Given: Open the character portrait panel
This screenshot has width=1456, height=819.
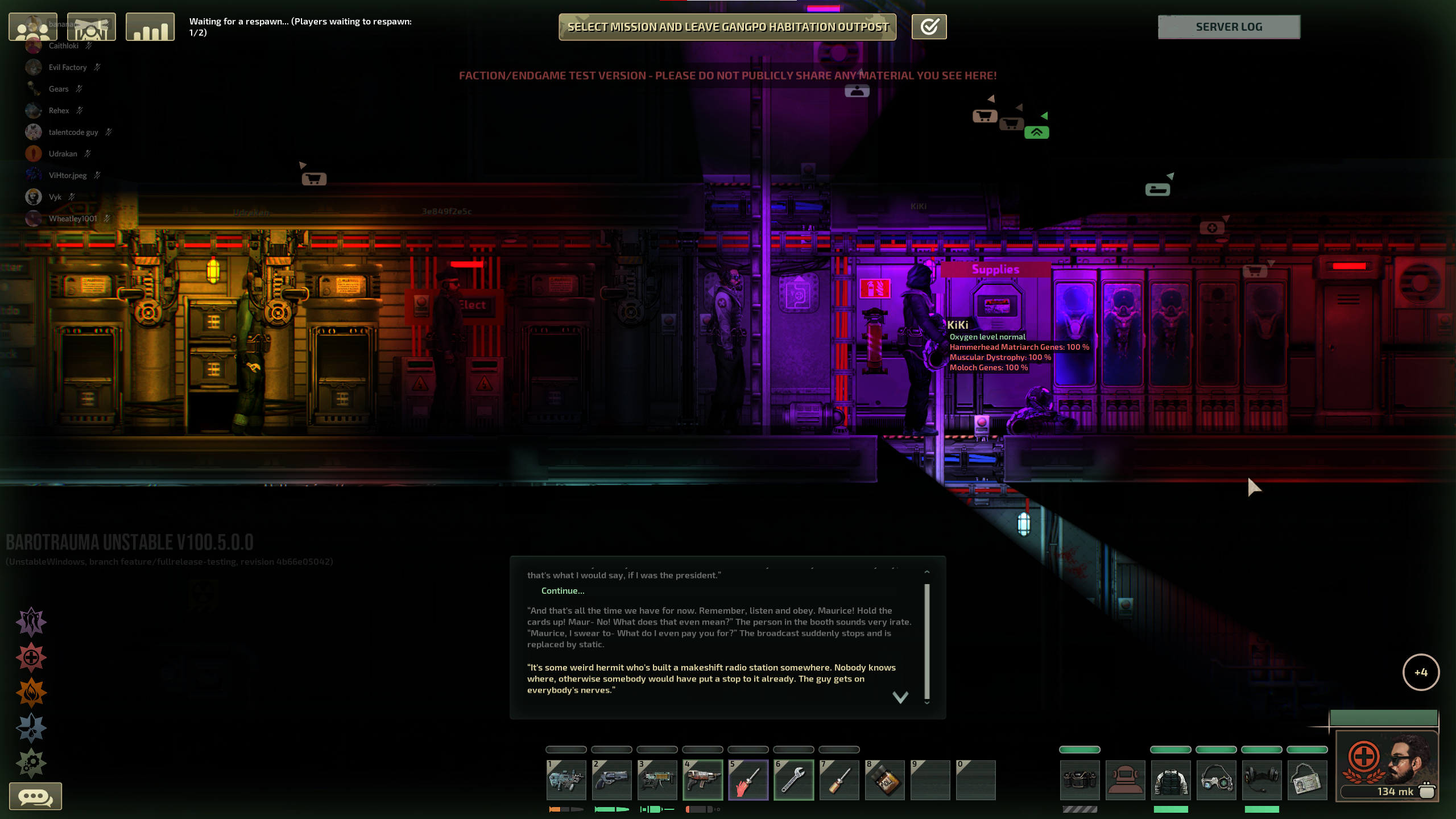Looking at the screenshot, I should point(1387,765).
